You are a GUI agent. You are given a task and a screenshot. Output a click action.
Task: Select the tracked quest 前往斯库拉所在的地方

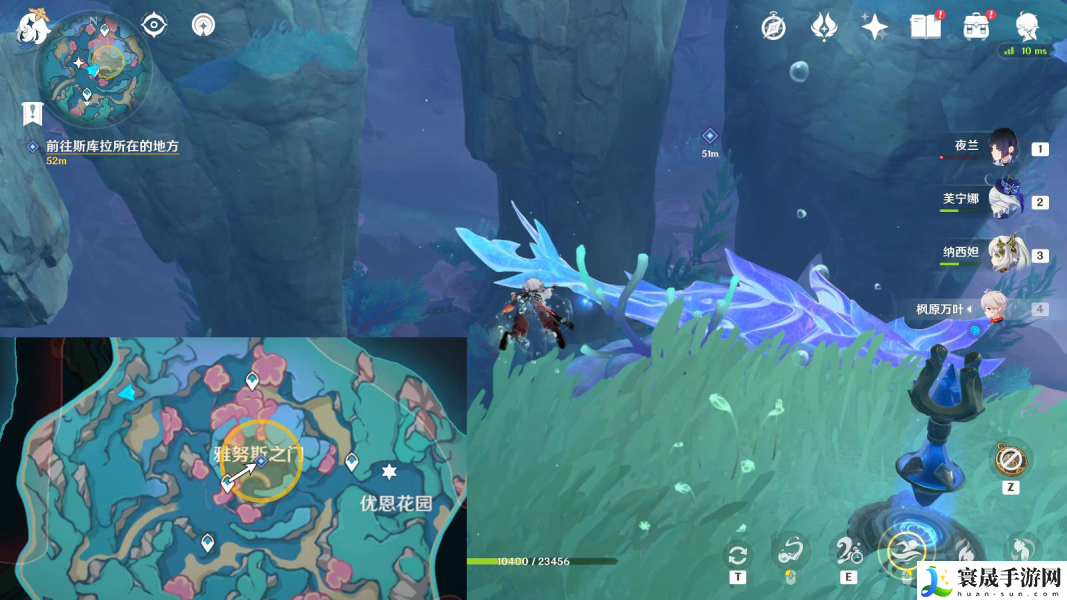point(112,146)
